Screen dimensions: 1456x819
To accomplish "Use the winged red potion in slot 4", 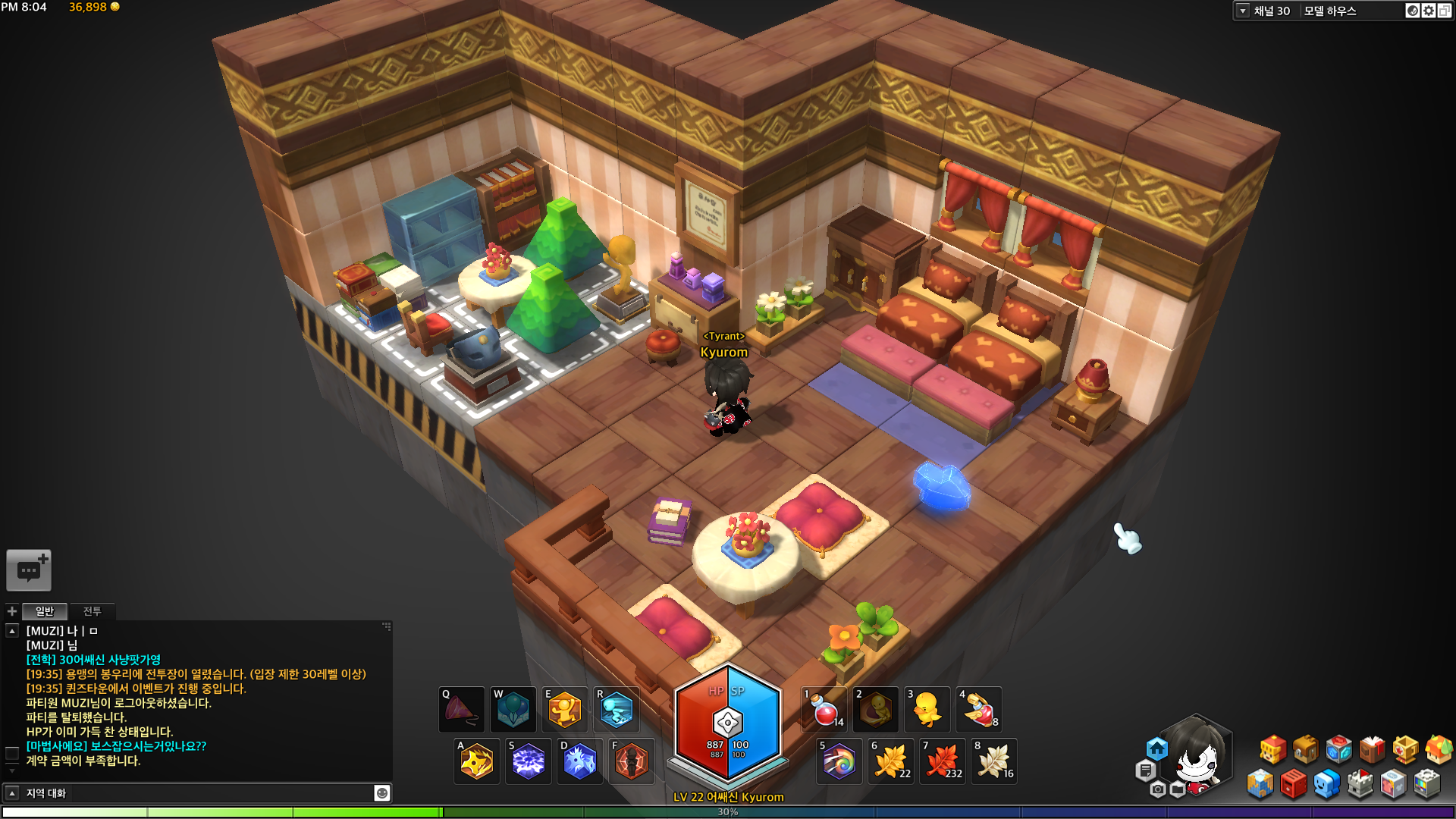I will coord(978,710).
